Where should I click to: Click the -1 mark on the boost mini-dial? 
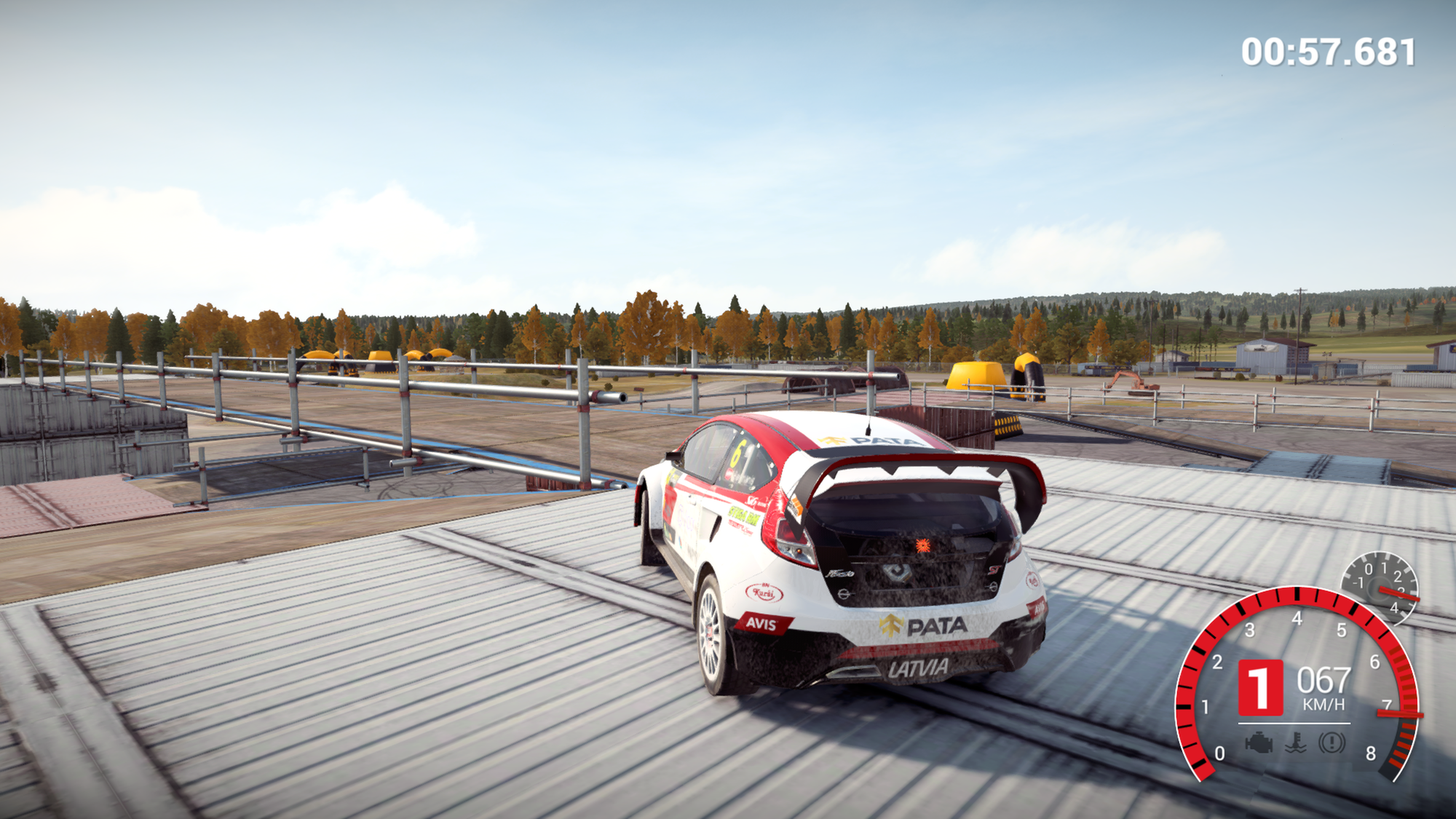coord(1358,581)
